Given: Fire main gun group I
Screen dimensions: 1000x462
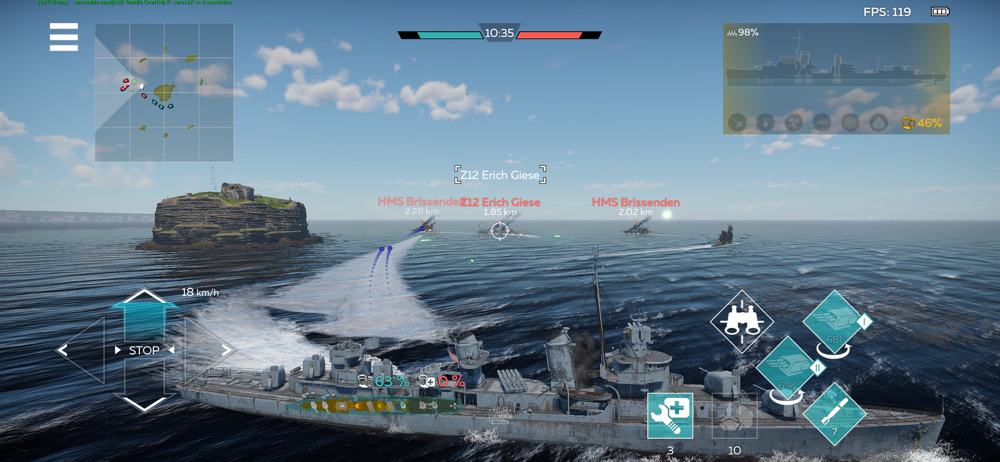Looking at the screenshot, I should 834,322.
